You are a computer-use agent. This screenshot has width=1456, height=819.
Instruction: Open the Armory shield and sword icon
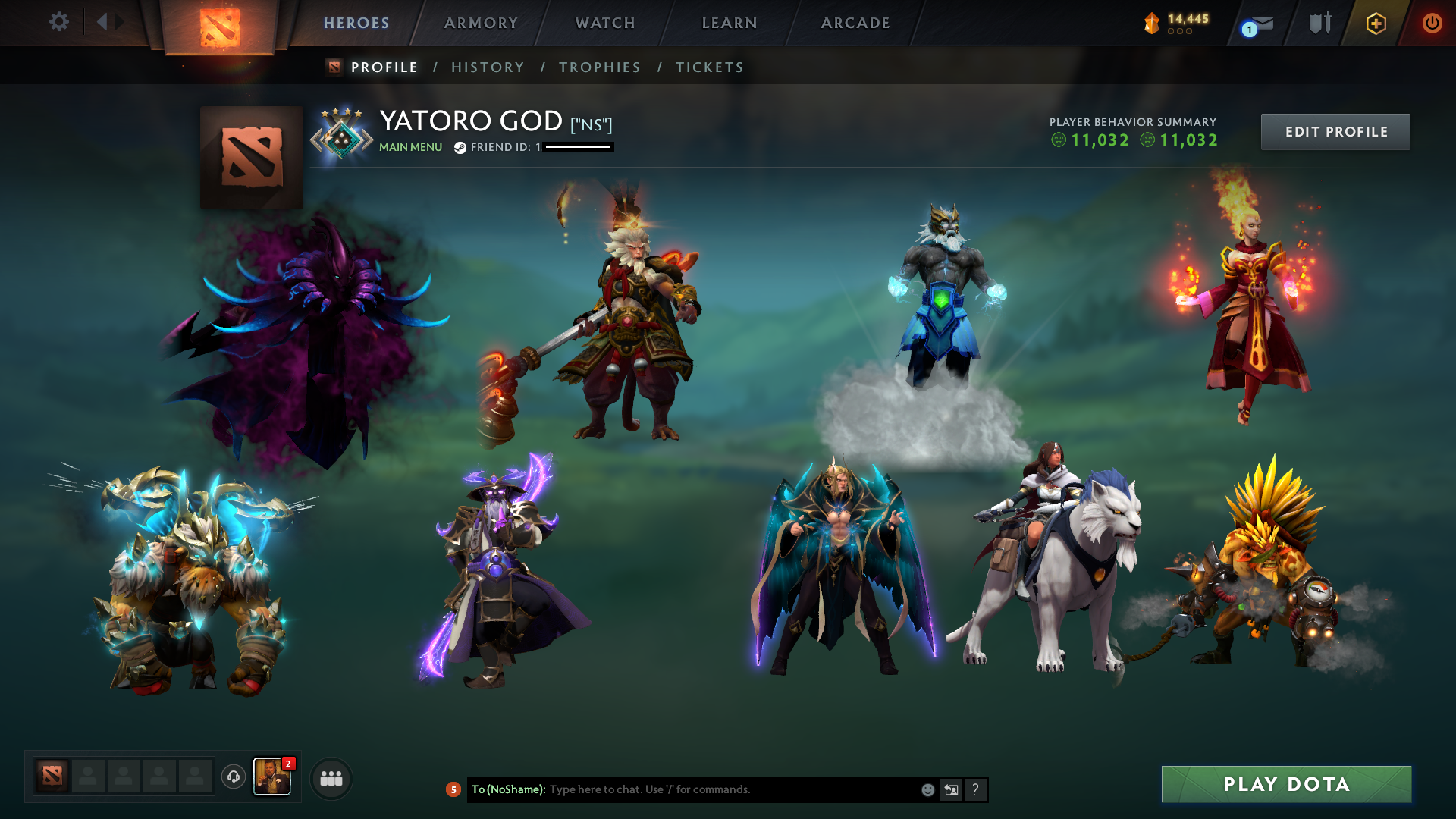click(1319, 23)
